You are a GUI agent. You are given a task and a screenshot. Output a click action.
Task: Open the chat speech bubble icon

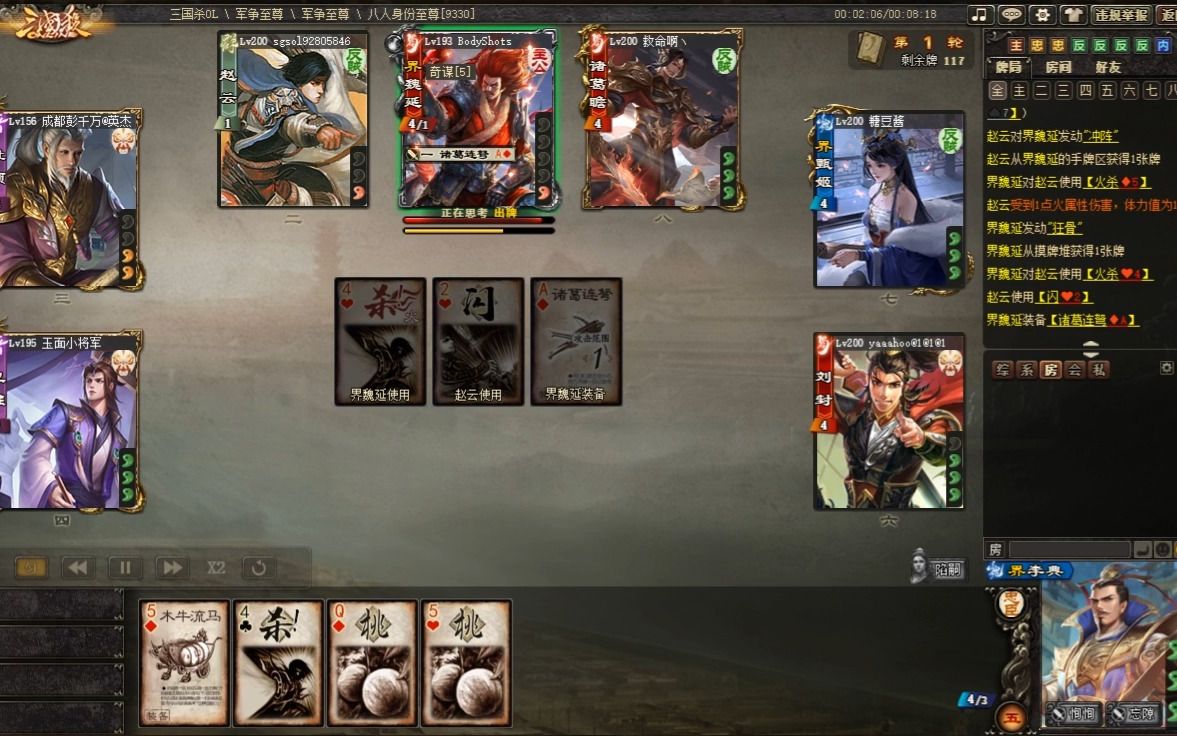pyautogui.click(x=1012, y=15)
